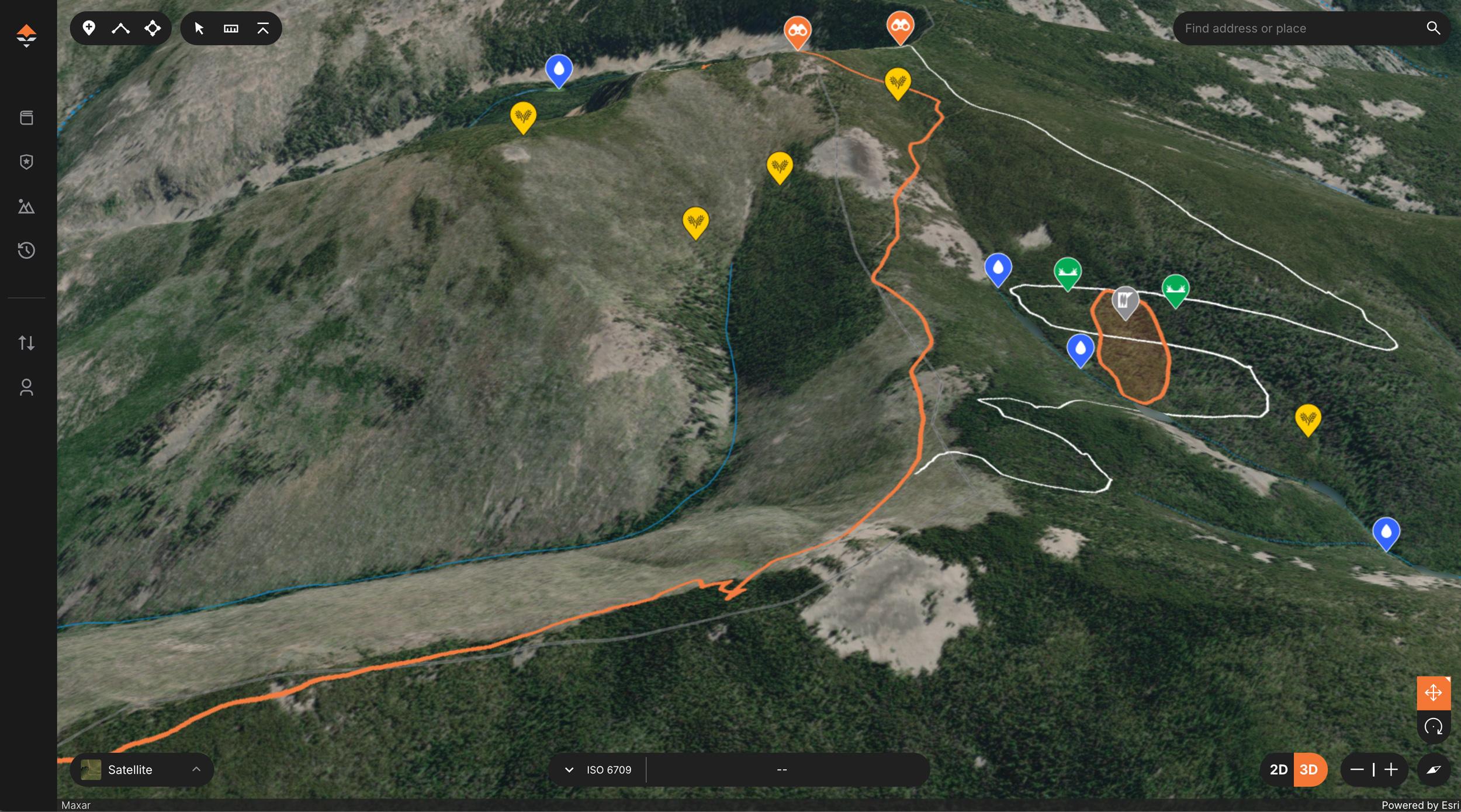The image size is (1461, 812).
Task: Switch the map to 2D view
Action: click(1279, 769)
